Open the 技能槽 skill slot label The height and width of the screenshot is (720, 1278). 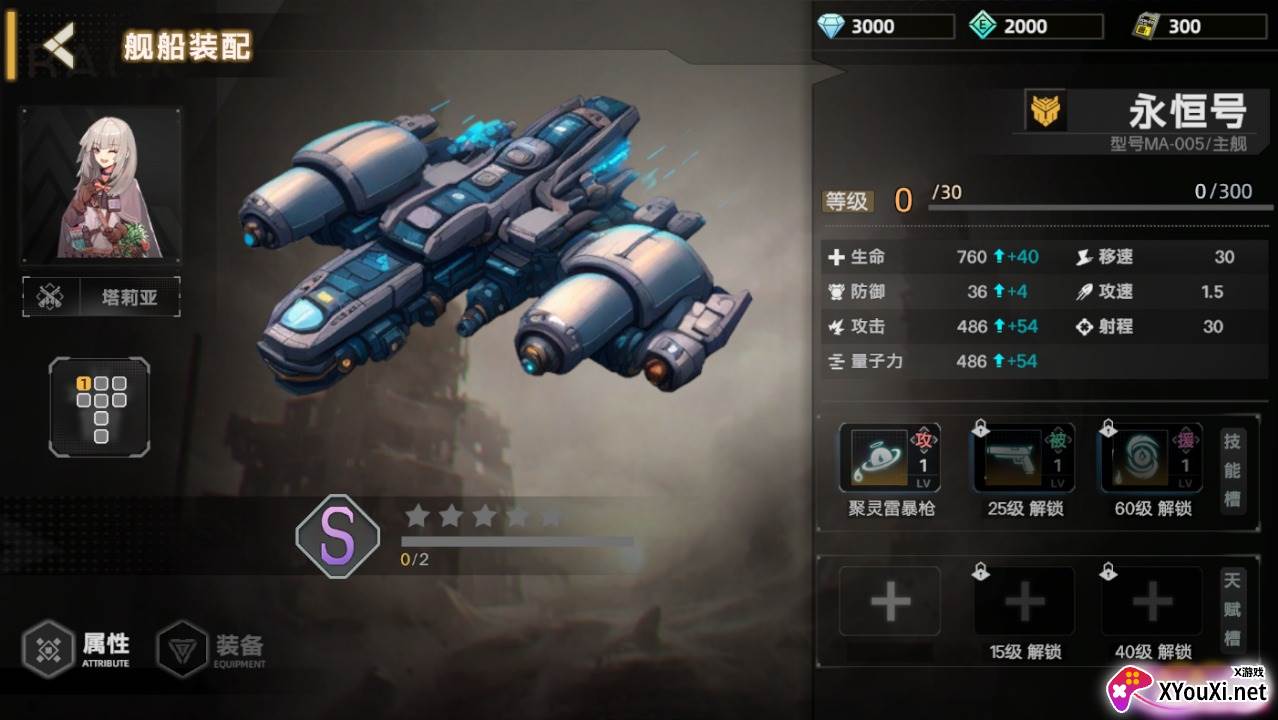[1233, 471]
